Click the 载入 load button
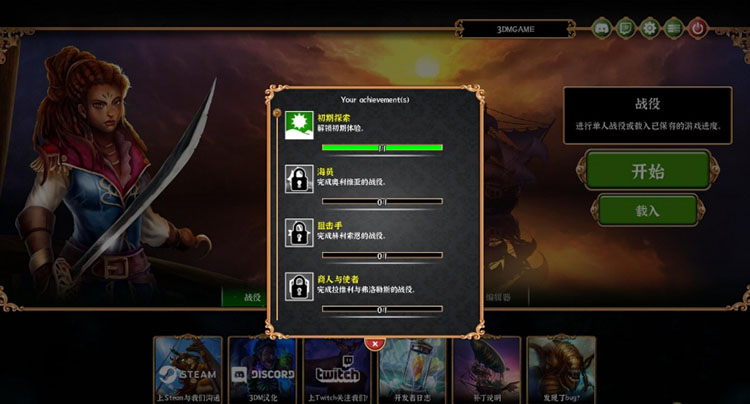This screenshot has height=404, width=750. pyautogui.click(x=647, y=211)
